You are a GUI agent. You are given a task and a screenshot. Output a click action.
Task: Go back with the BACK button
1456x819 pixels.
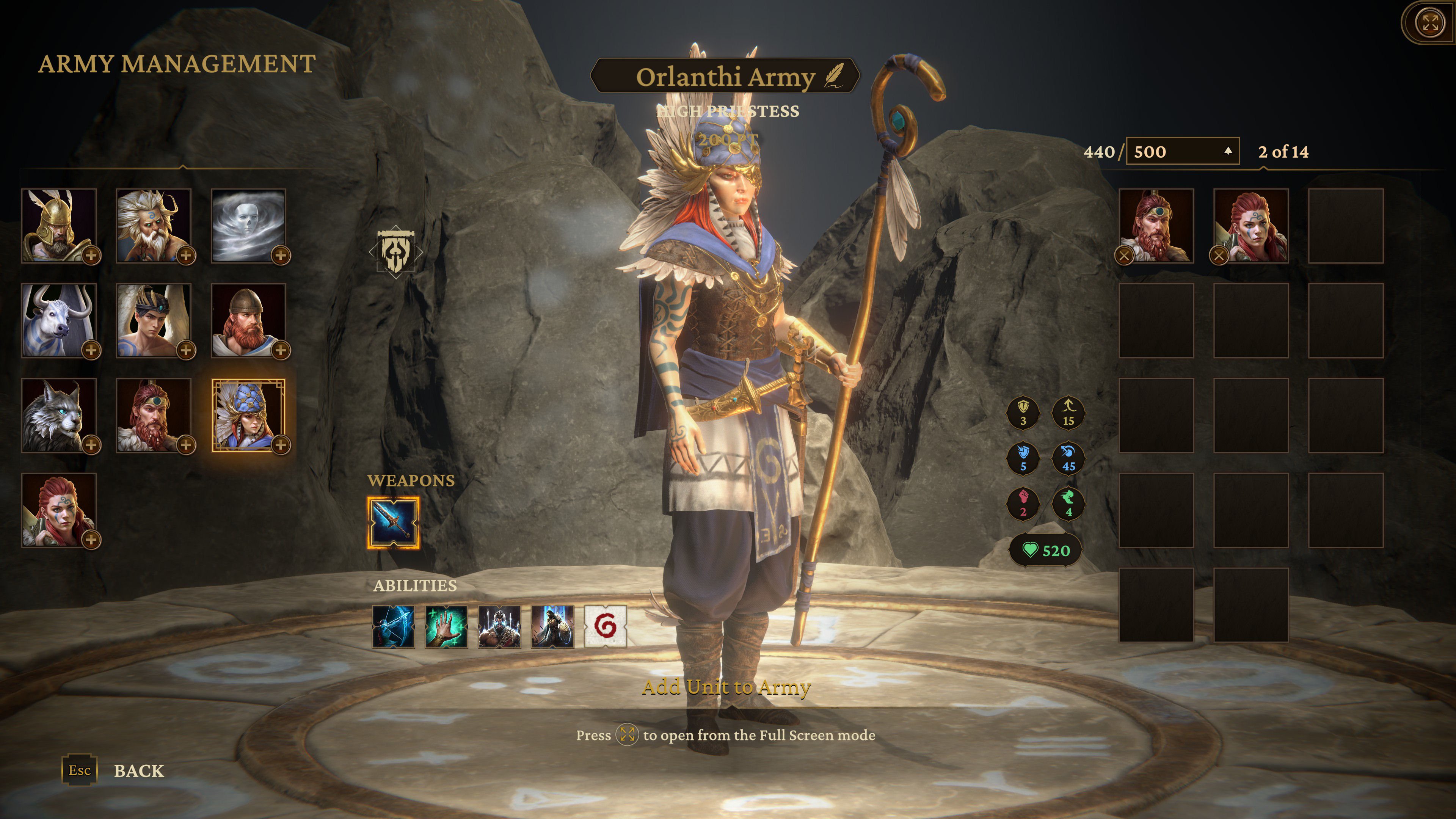pos(138,770)
